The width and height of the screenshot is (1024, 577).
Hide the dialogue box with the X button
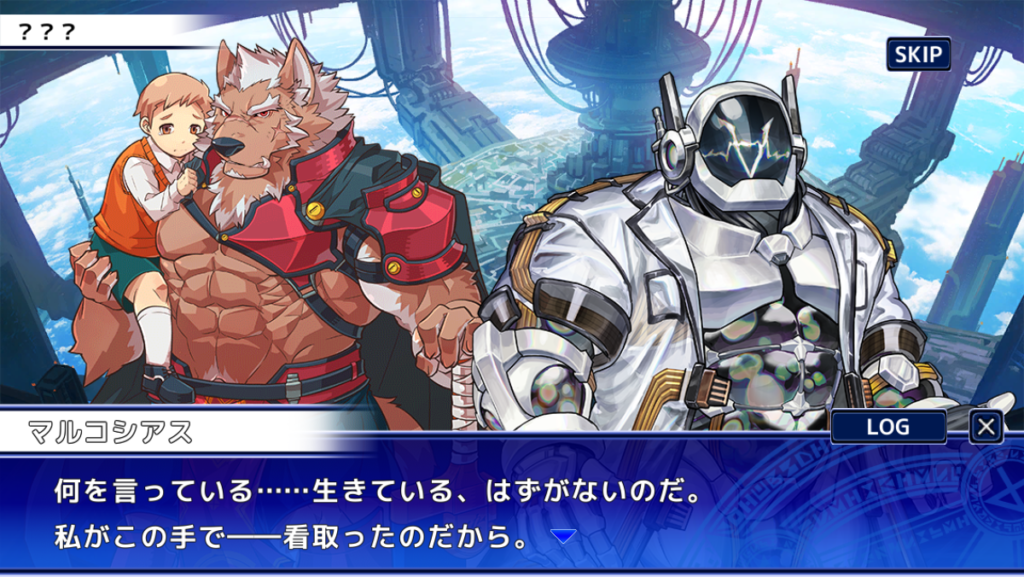(x=986, y=427)
